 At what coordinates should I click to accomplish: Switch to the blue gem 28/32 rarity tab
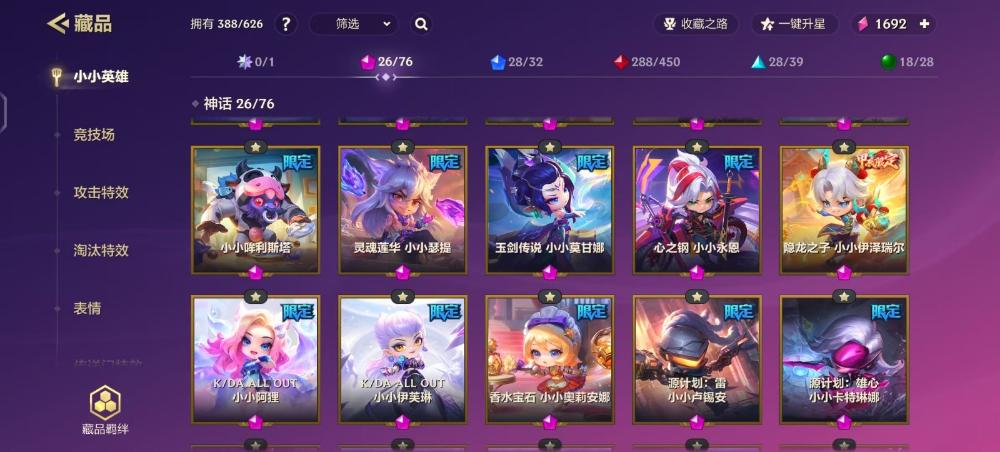[x=517, y=62]
